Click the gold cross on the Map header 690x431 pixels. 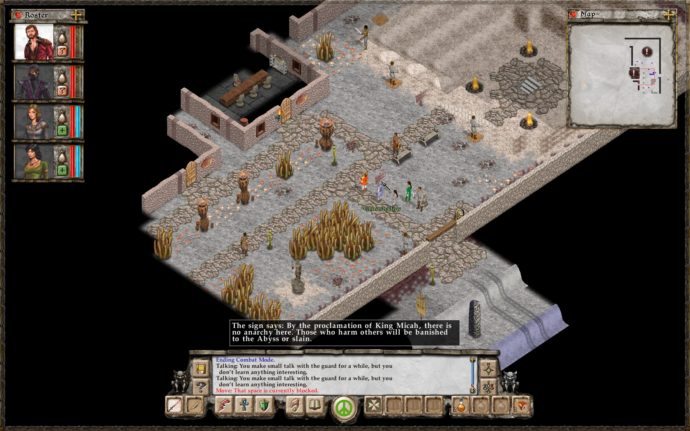click(x=668, y=15)
